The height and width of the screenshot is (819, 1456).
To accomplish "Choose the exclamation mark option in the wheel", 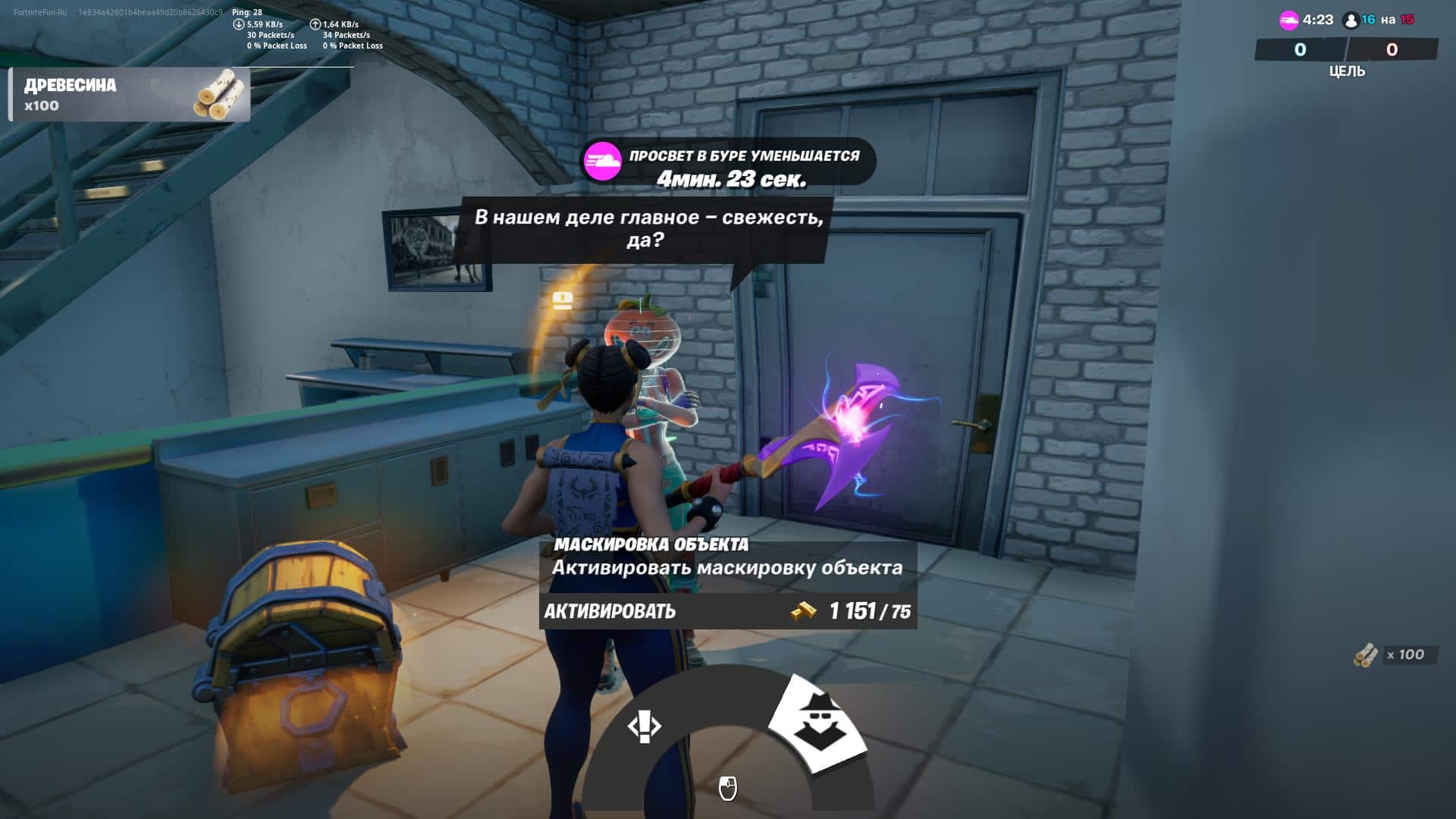I will click(644, 727).
